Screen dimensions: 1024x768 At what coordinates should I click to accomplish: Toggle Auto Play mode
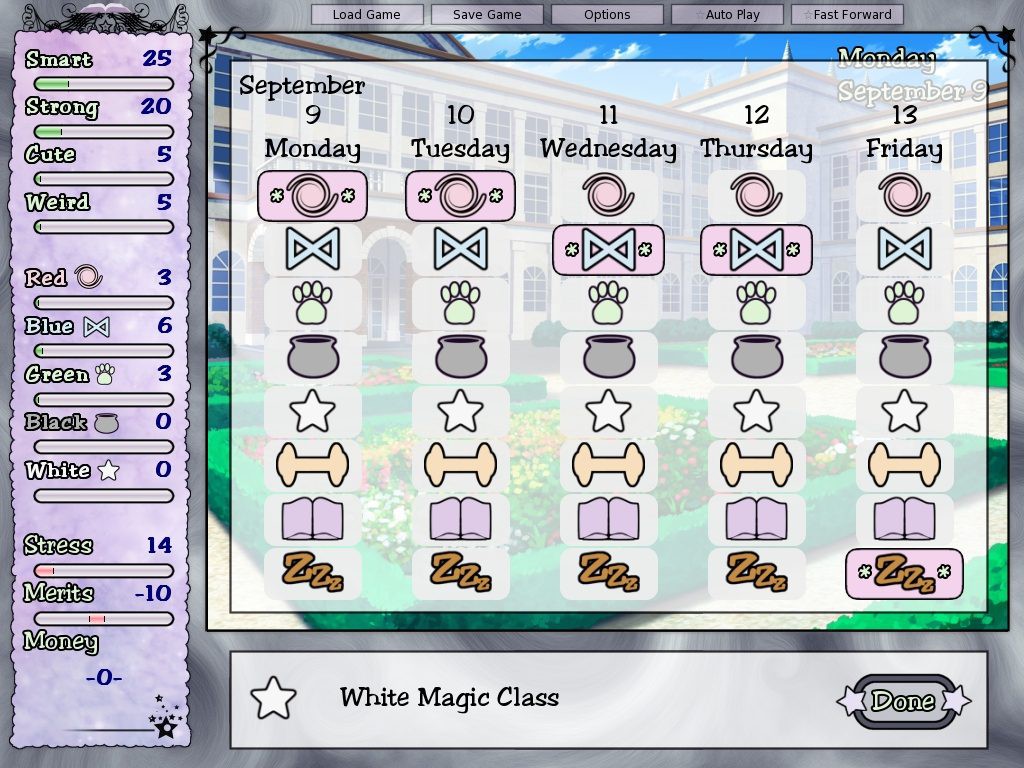(x=727, y=15)
